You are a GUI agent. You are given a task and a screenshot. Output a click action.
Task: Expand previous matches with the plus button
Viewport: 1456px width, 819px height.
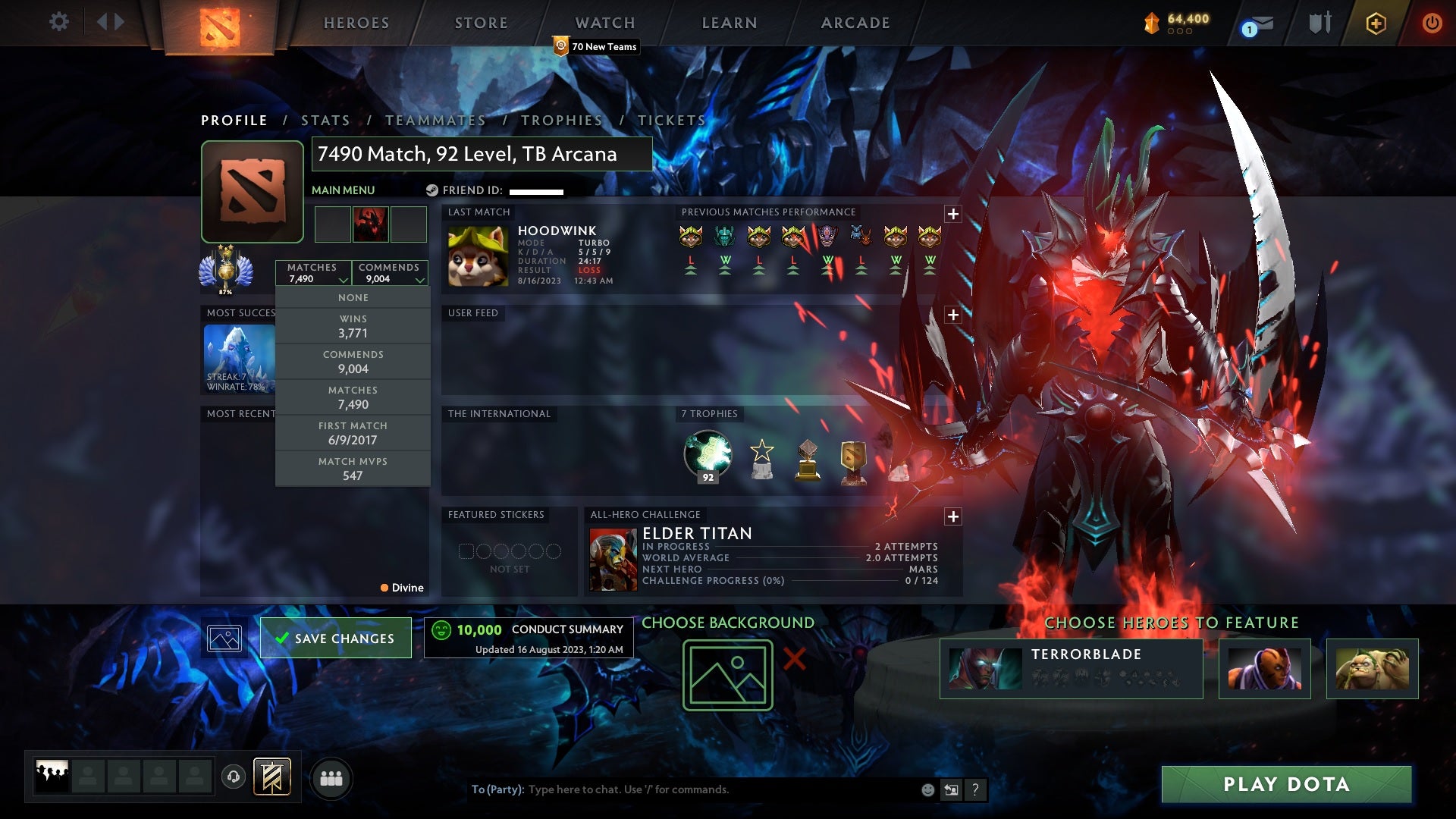952,215
